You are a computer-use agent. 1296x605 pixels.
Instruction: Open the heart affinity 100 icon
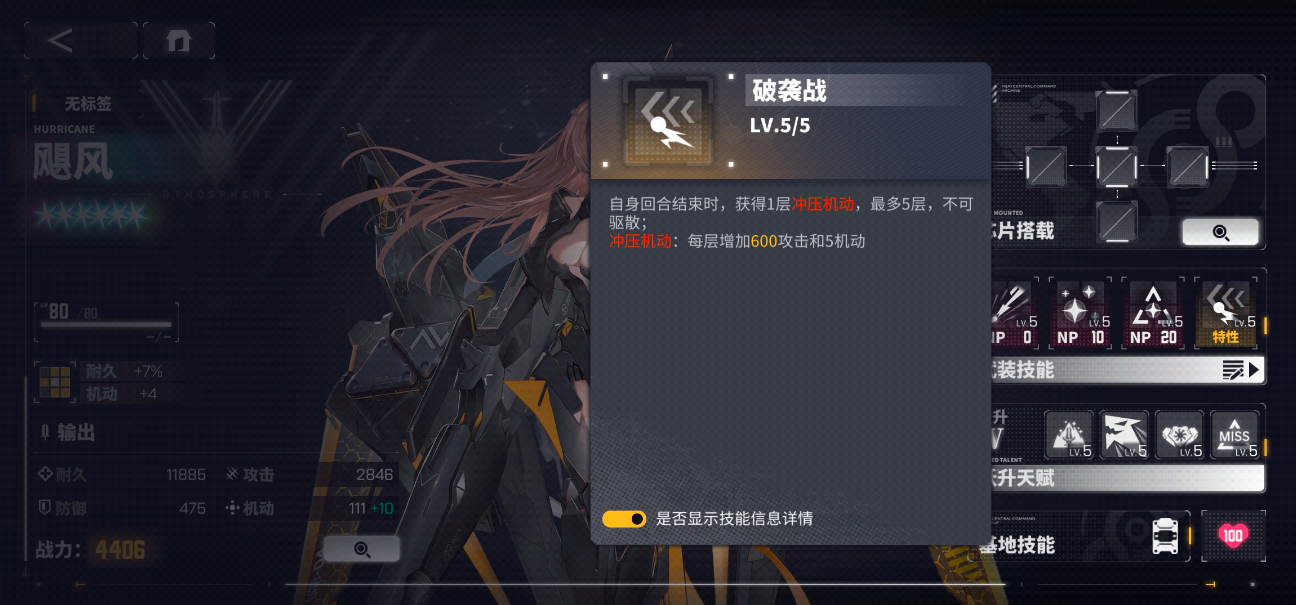pyautogui.click(x=1233, y=536)
